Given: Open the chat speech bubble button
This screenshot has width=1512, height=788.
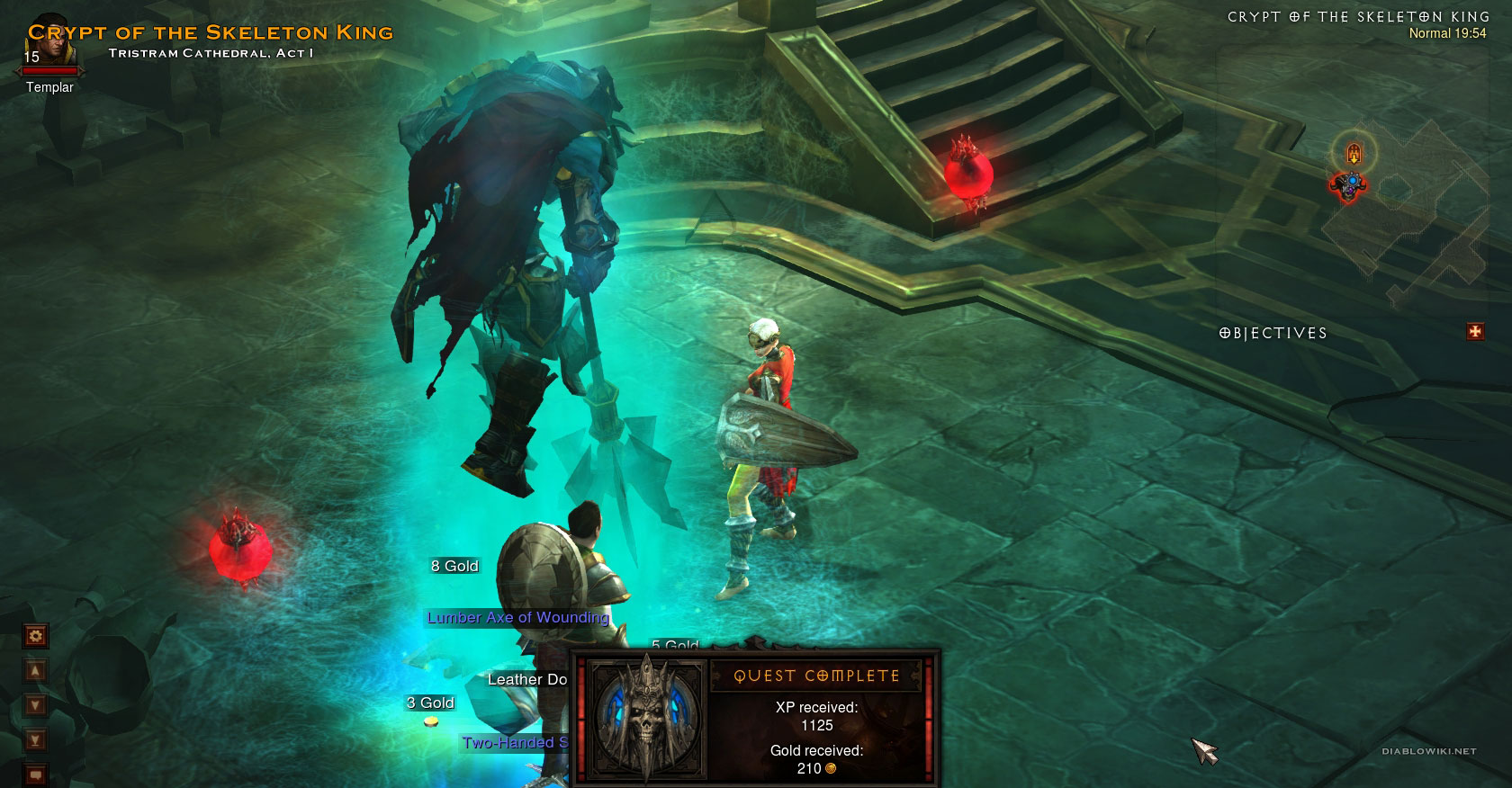Looking at the screenshot, I should (35, 774).
